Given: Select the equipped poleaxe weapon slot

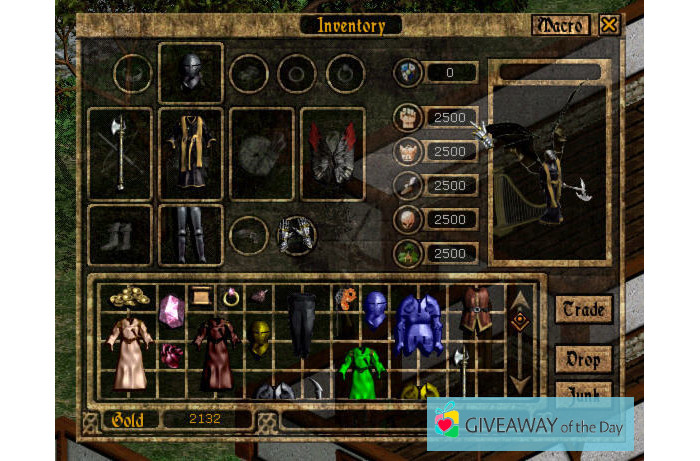Looking at the screenshot, I should pyautogui.click(x=120, y=154).
